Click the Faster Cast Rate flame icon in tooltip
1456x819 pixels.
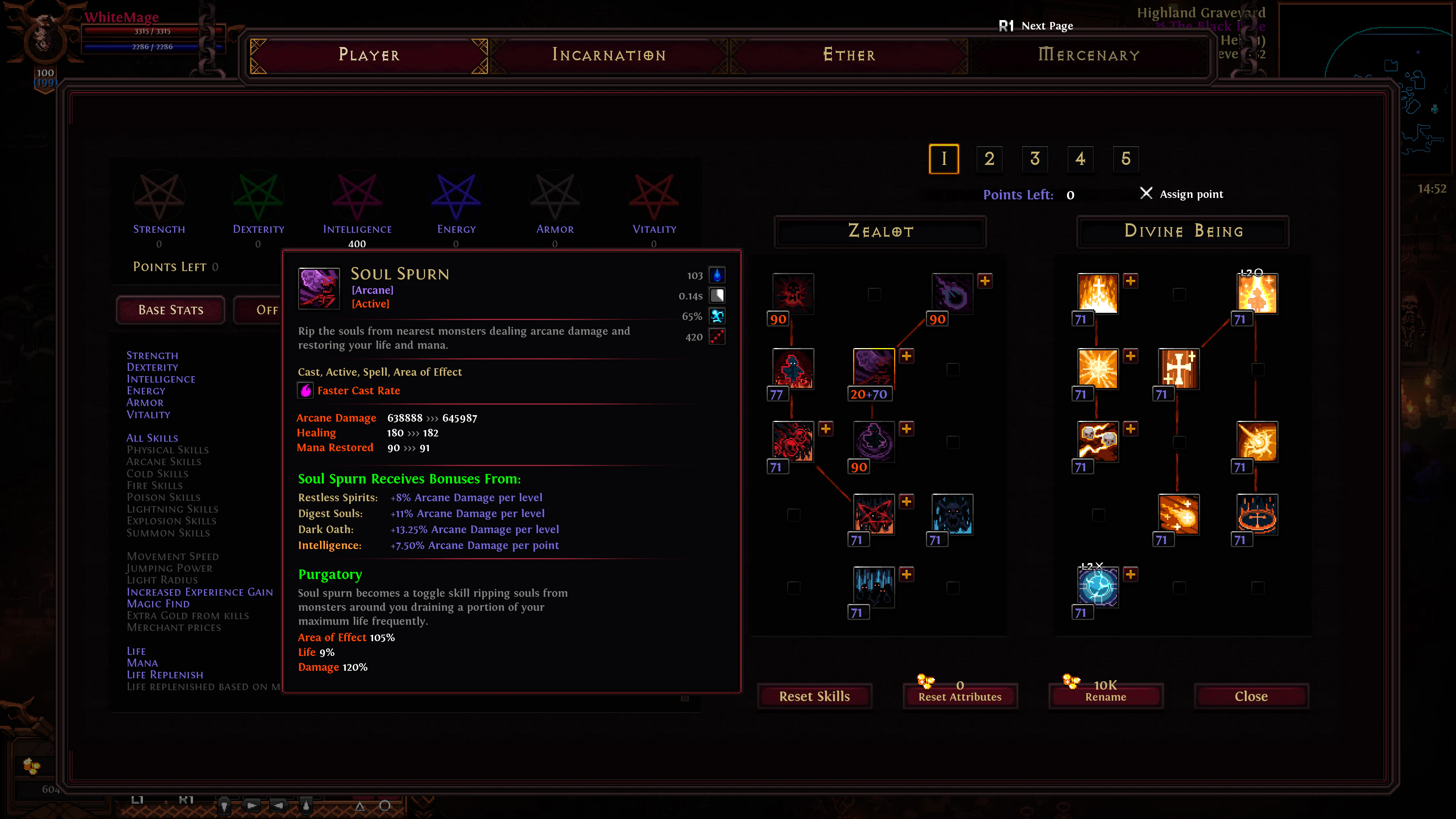305,390
